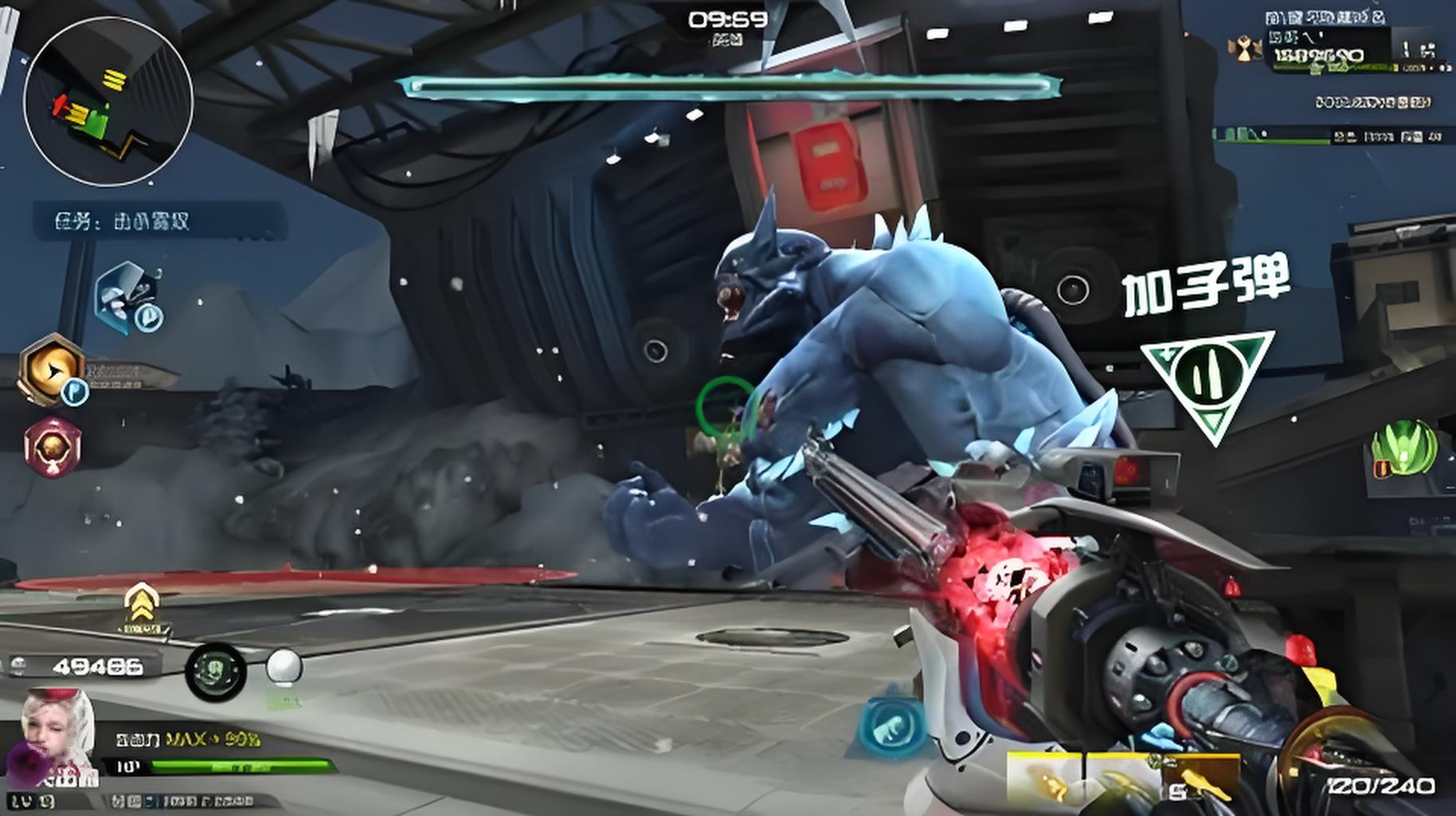Activate the dark round skull skill button

(x=215, y=671)
